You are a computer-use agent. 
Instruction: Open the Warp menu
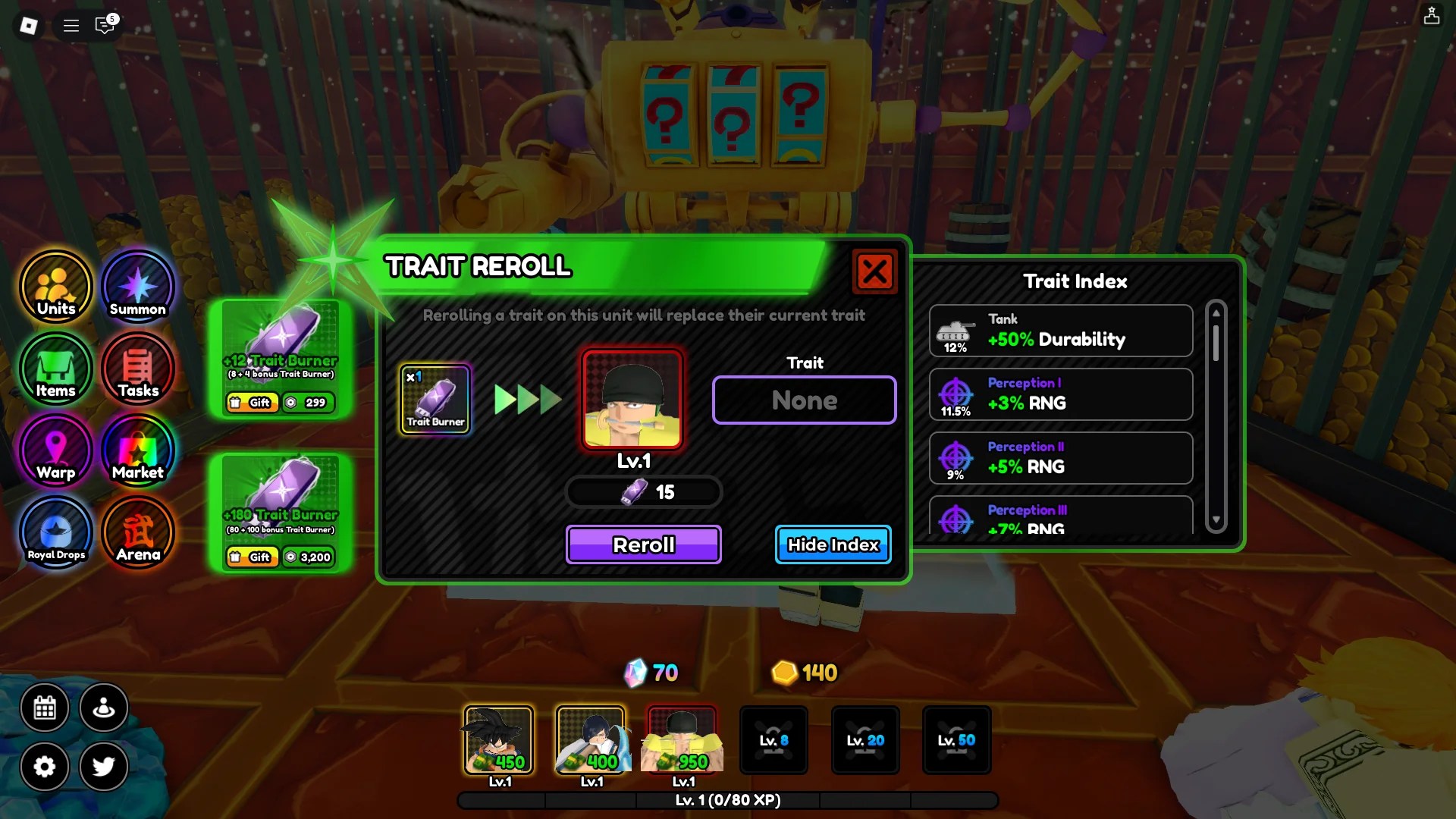[x=55, y=451]
